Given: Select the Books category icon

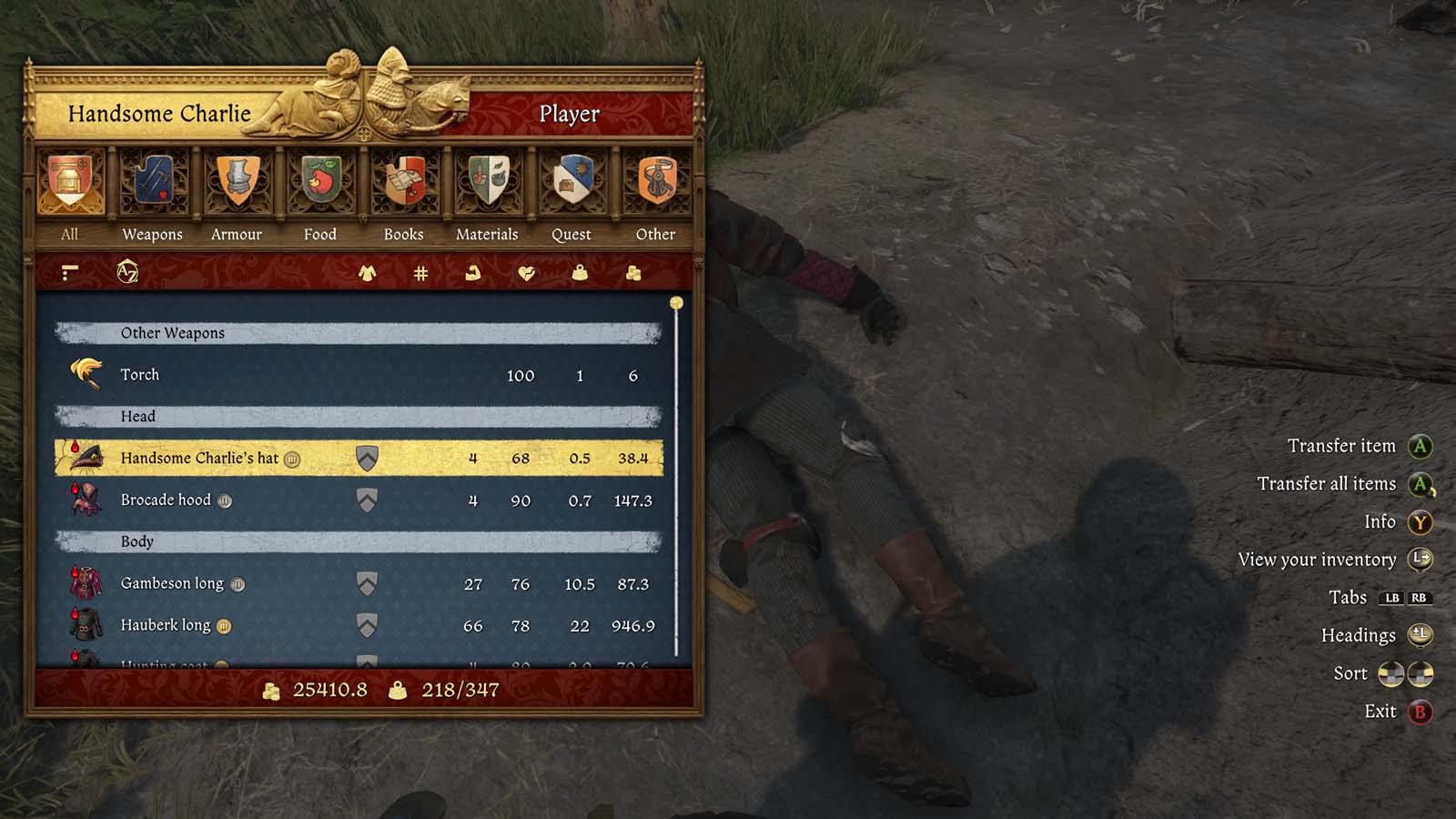Looking at the screenshot, I should (x=403, y=182).
